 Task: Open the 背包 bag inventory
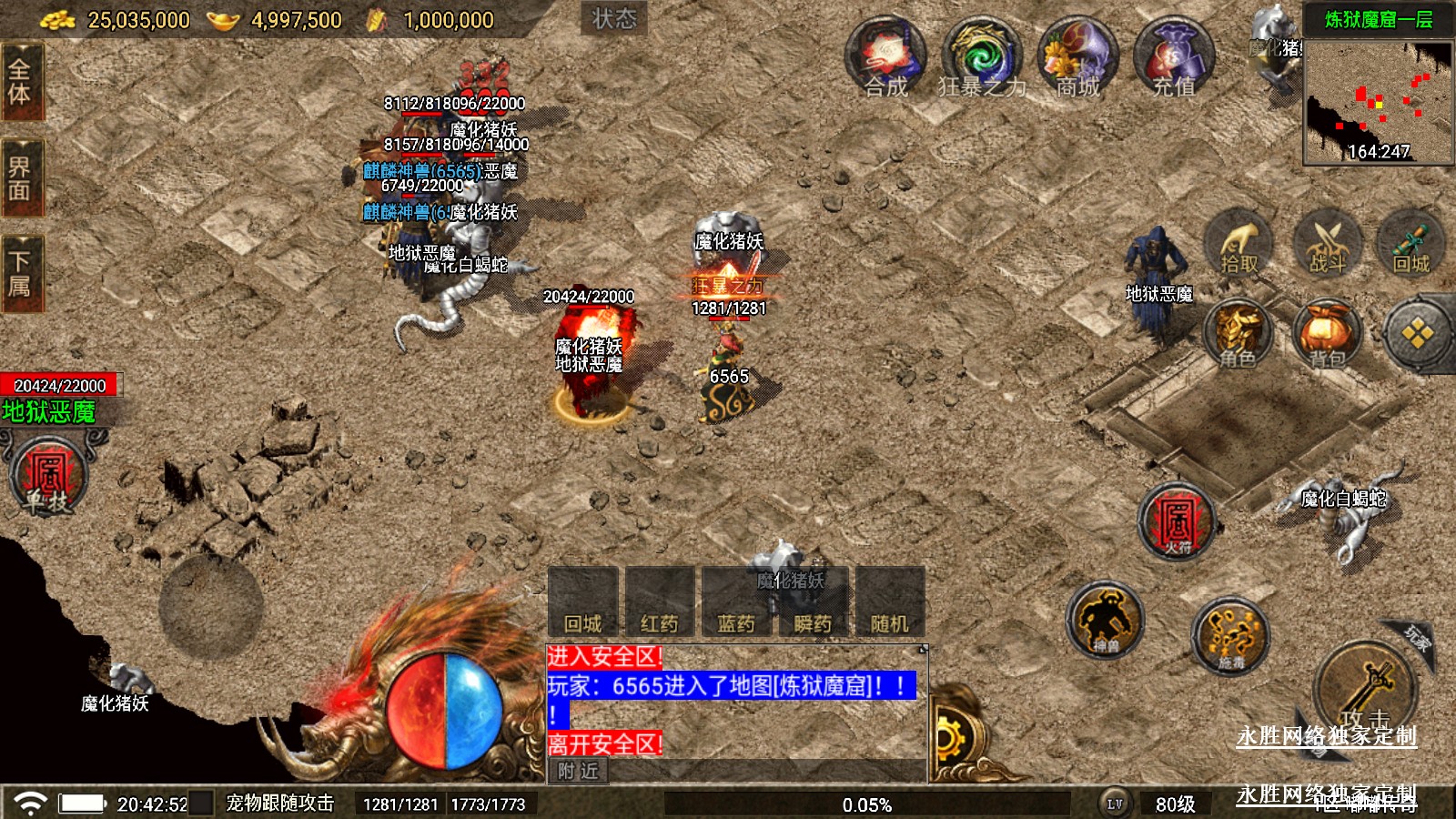(1327, 335)
